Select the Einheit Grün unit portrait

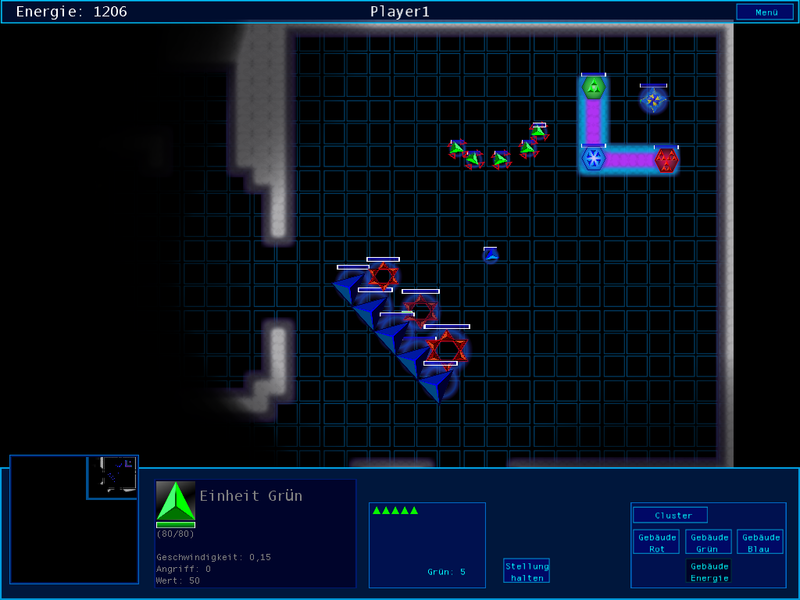point(175,501)
